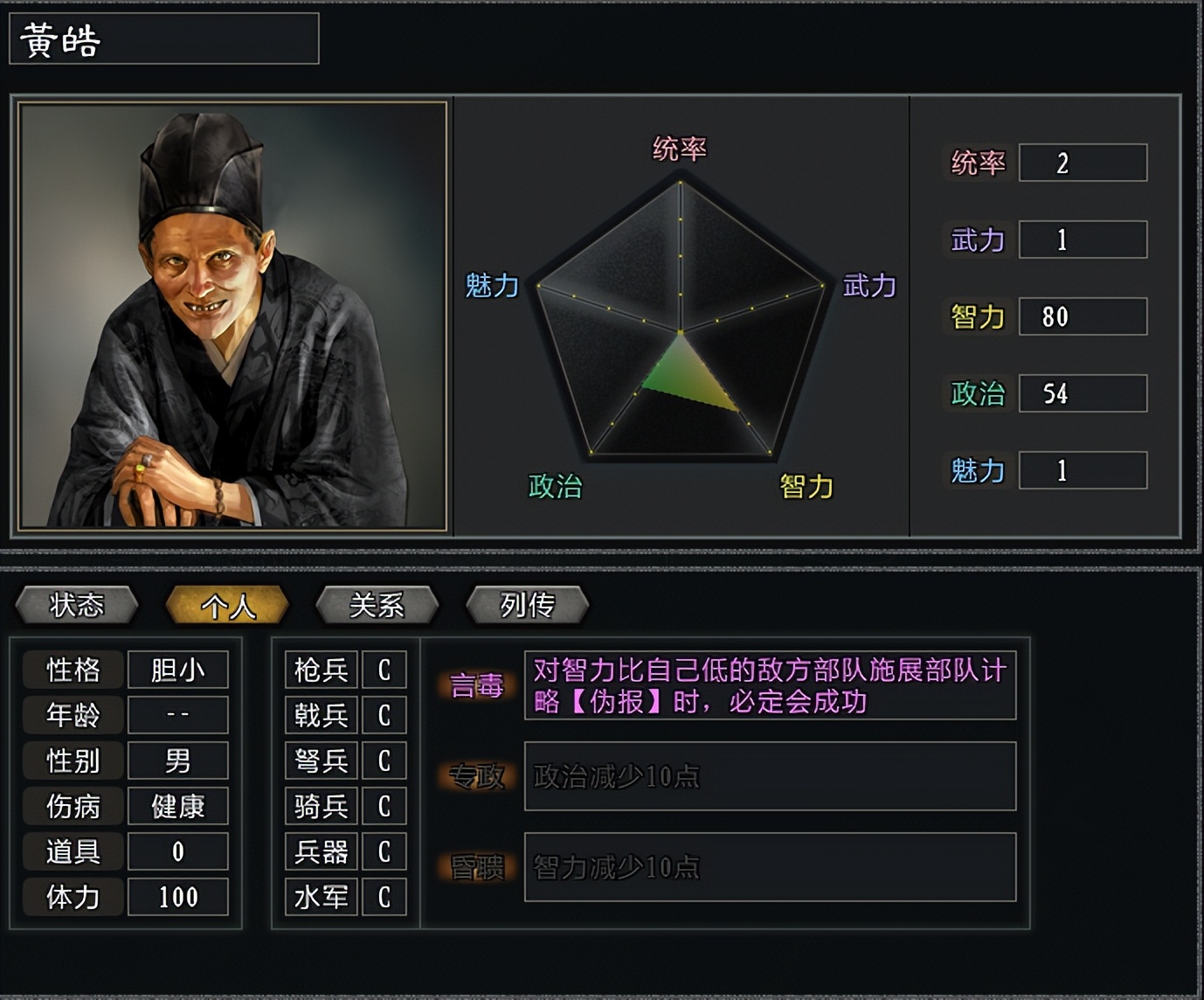Click the 统率 stat label
The image size is (1204, 1000).
977,163
